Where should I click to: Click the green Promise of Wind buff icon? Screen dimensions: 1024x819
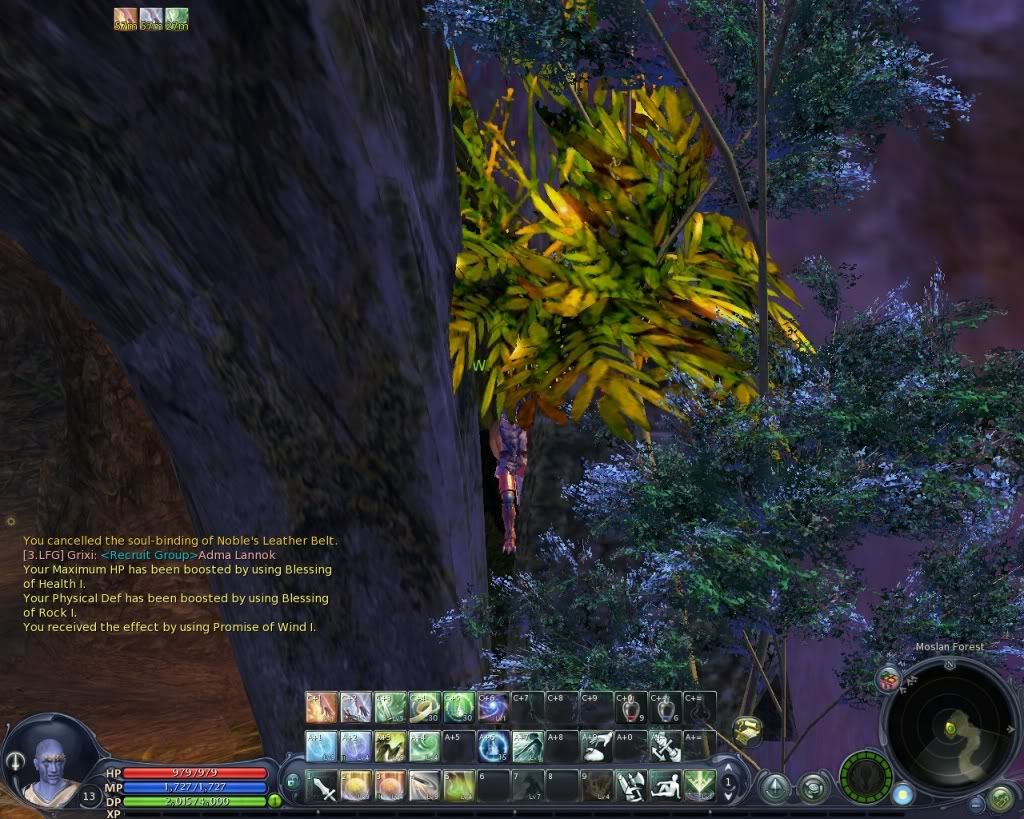[176, 16]
